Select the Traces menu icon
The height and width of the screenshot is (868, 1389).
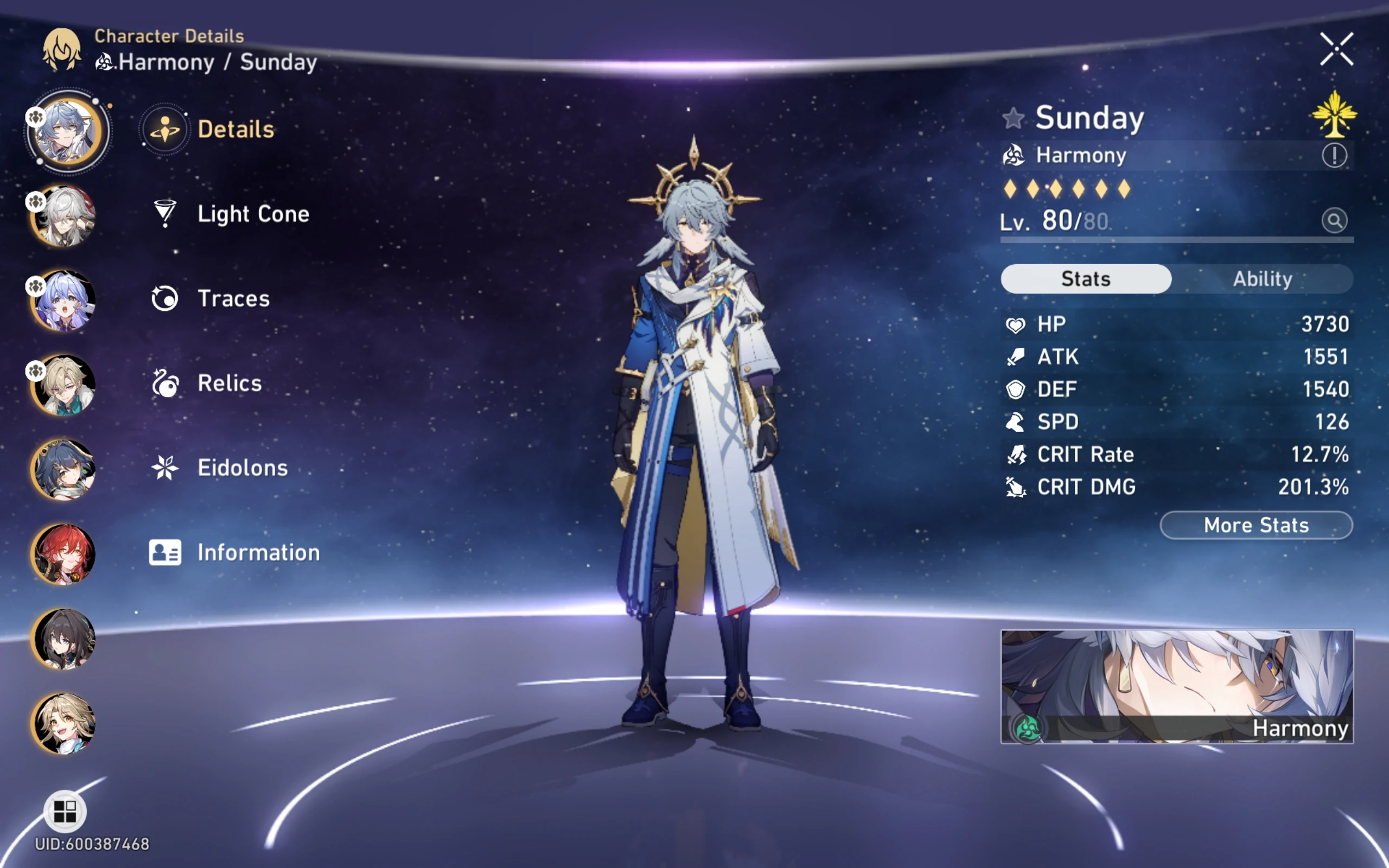coord(165,297)
